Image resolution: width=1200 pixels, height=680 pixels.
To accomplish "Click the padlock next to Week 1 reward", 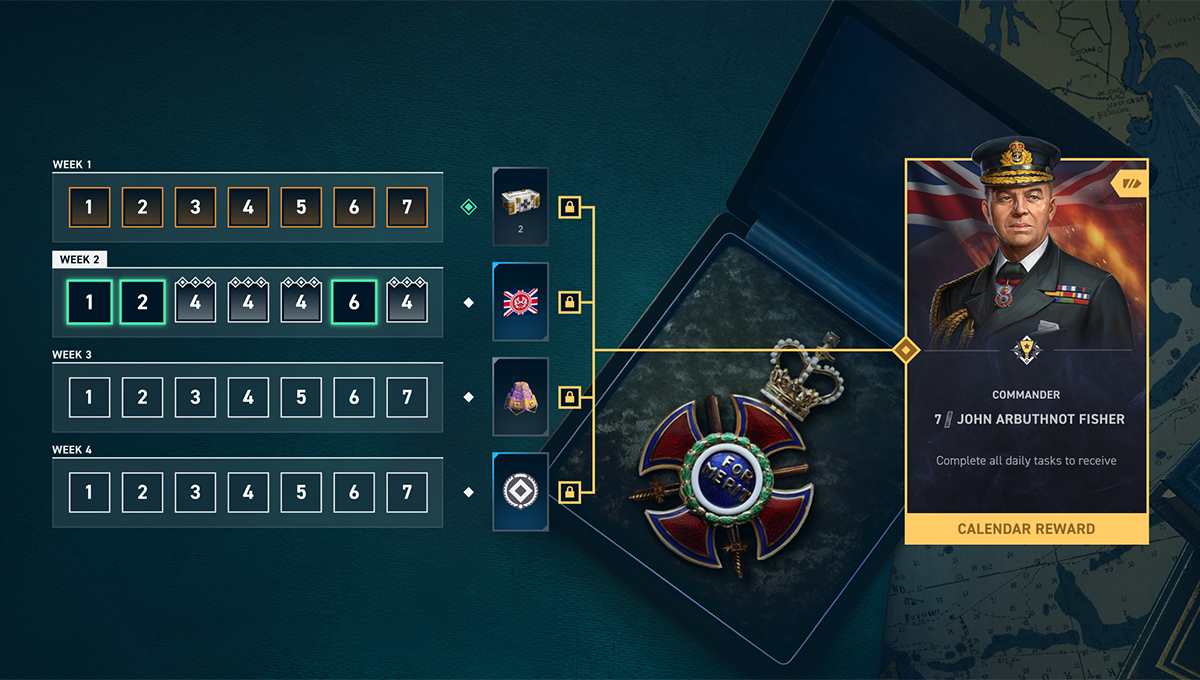I will (569, 208).
